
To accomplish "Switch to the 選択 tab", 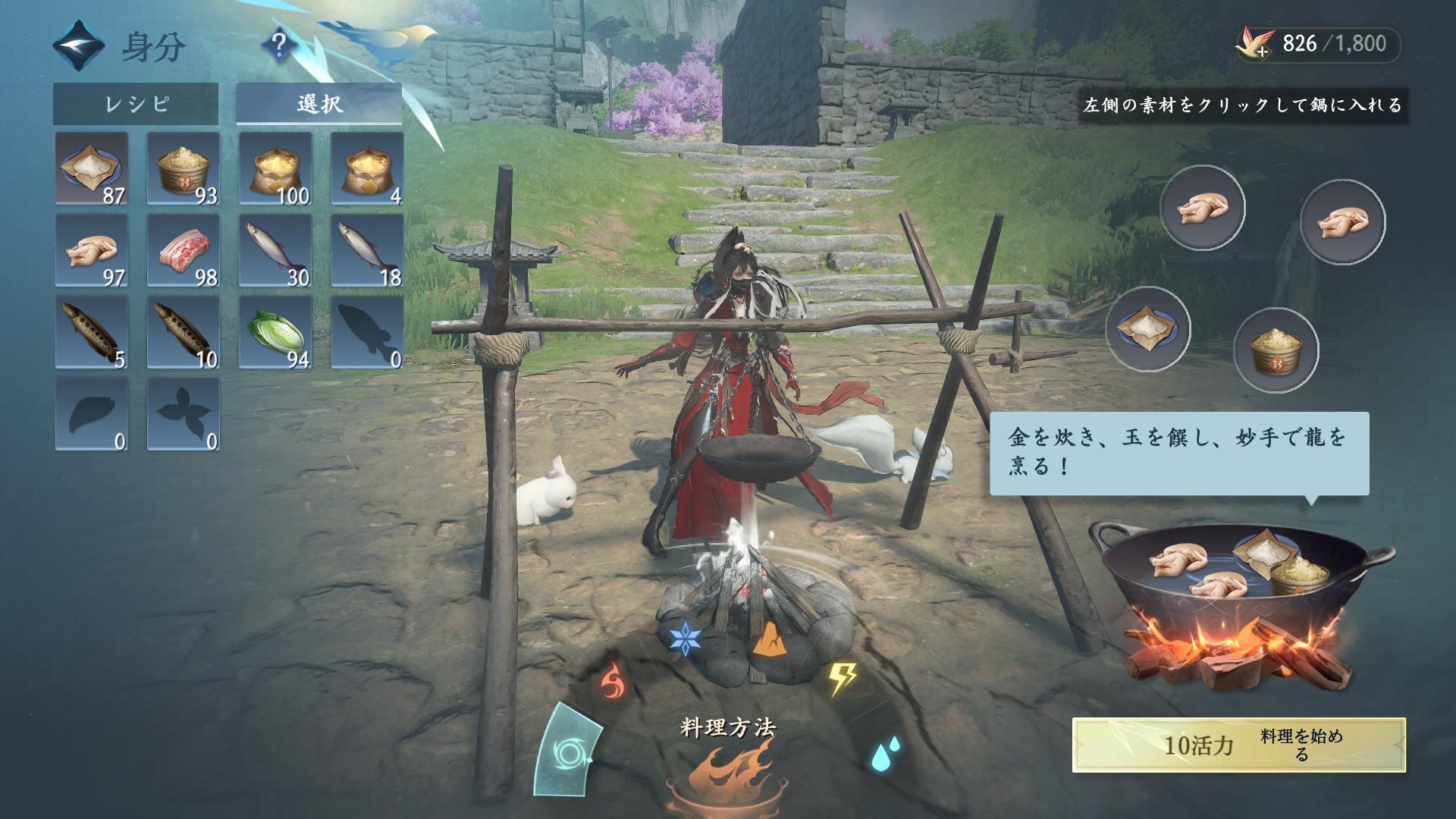I will click(x=319, y=104).
